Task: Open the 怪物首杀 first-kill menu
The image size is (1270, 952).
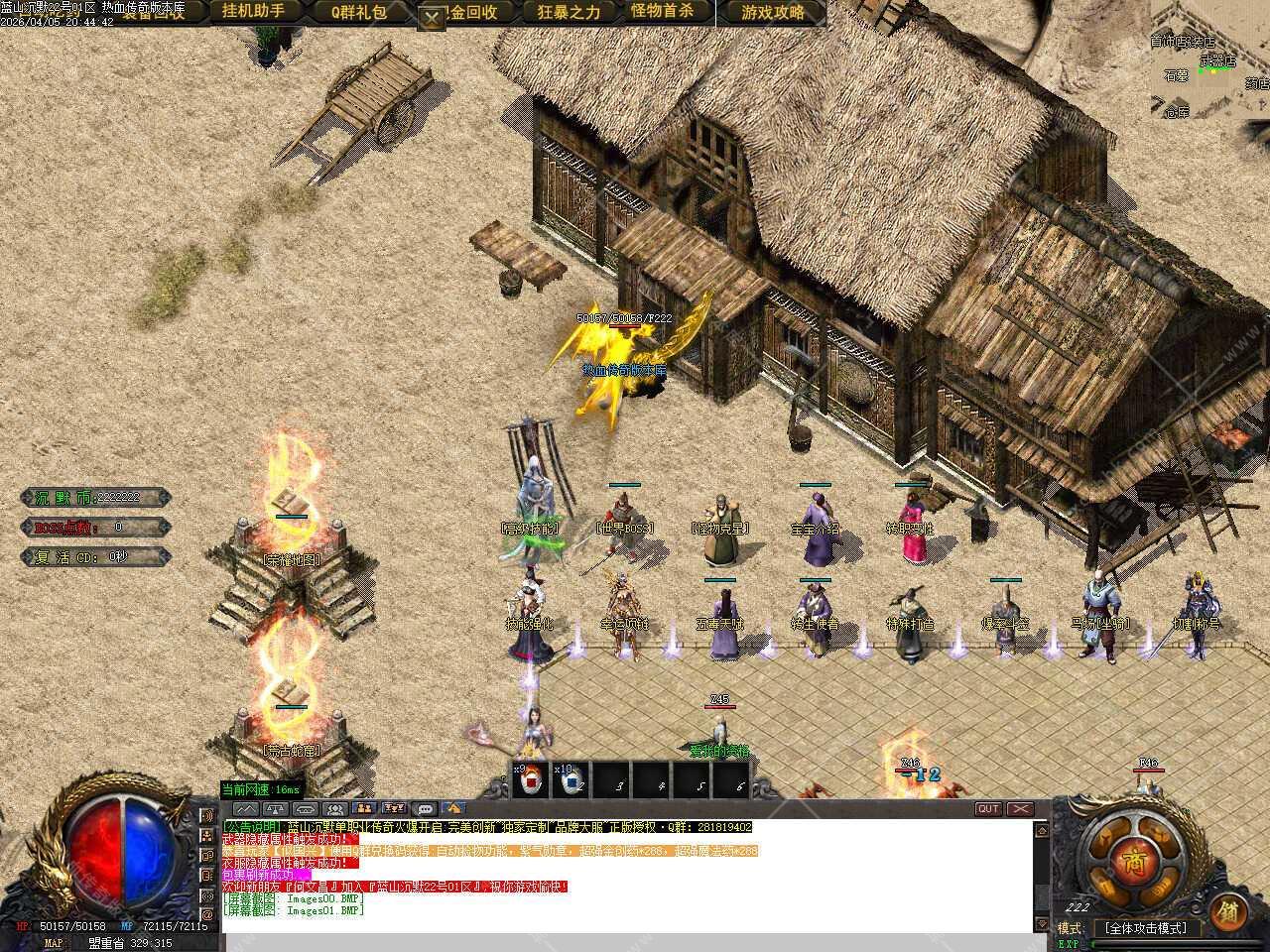Action: point(670,12)
